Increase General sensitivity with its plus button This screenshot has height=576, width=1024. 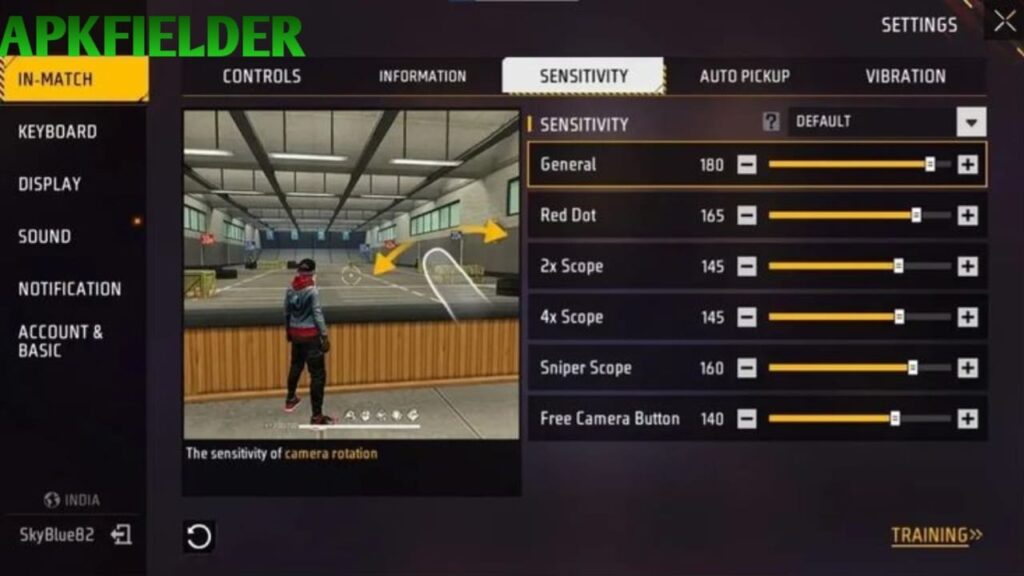click(967, 165)
